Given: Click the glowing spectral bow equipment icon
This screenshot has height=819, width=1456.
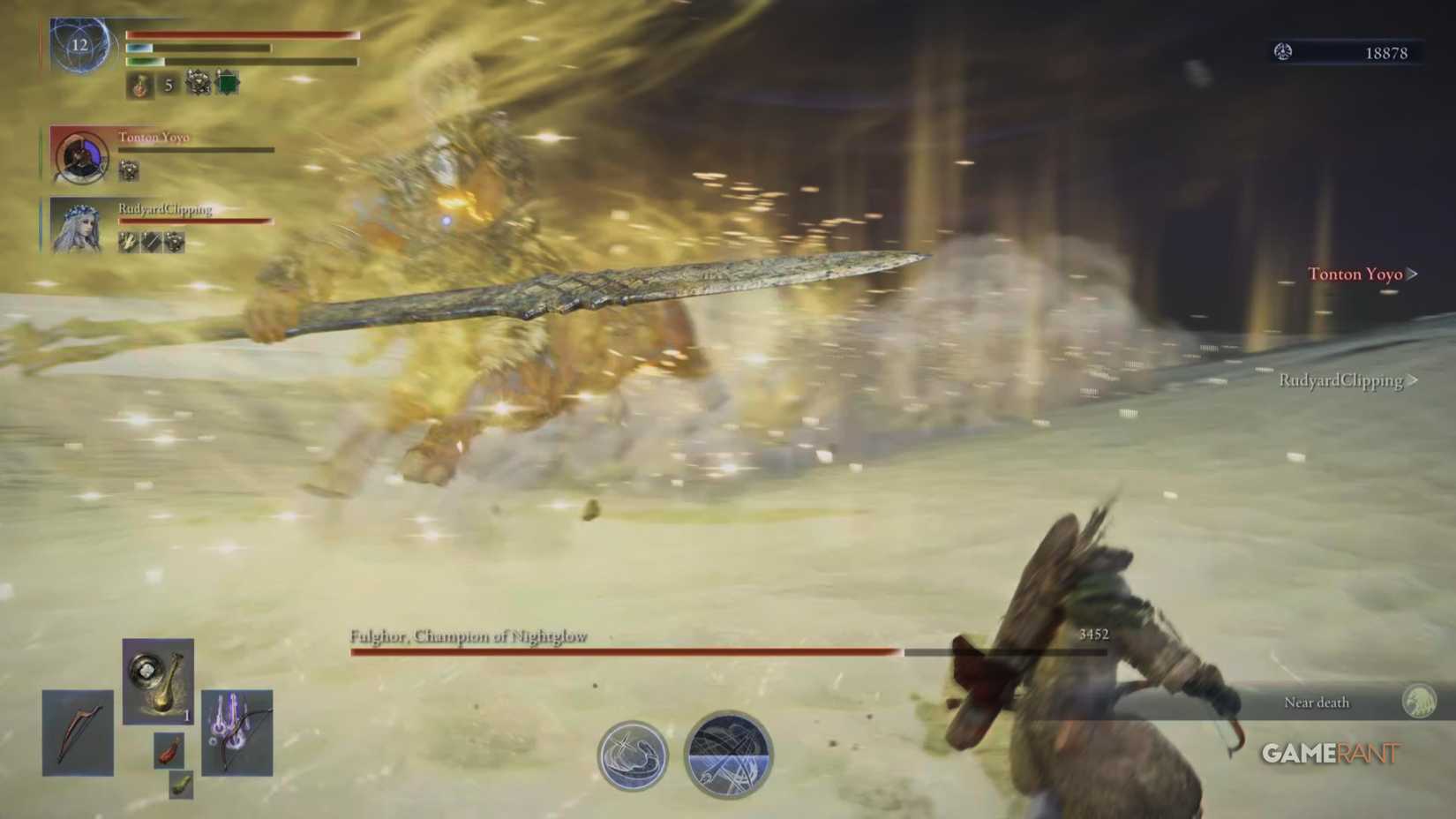Looking at the screenshot, I should (x=235, y=733).
